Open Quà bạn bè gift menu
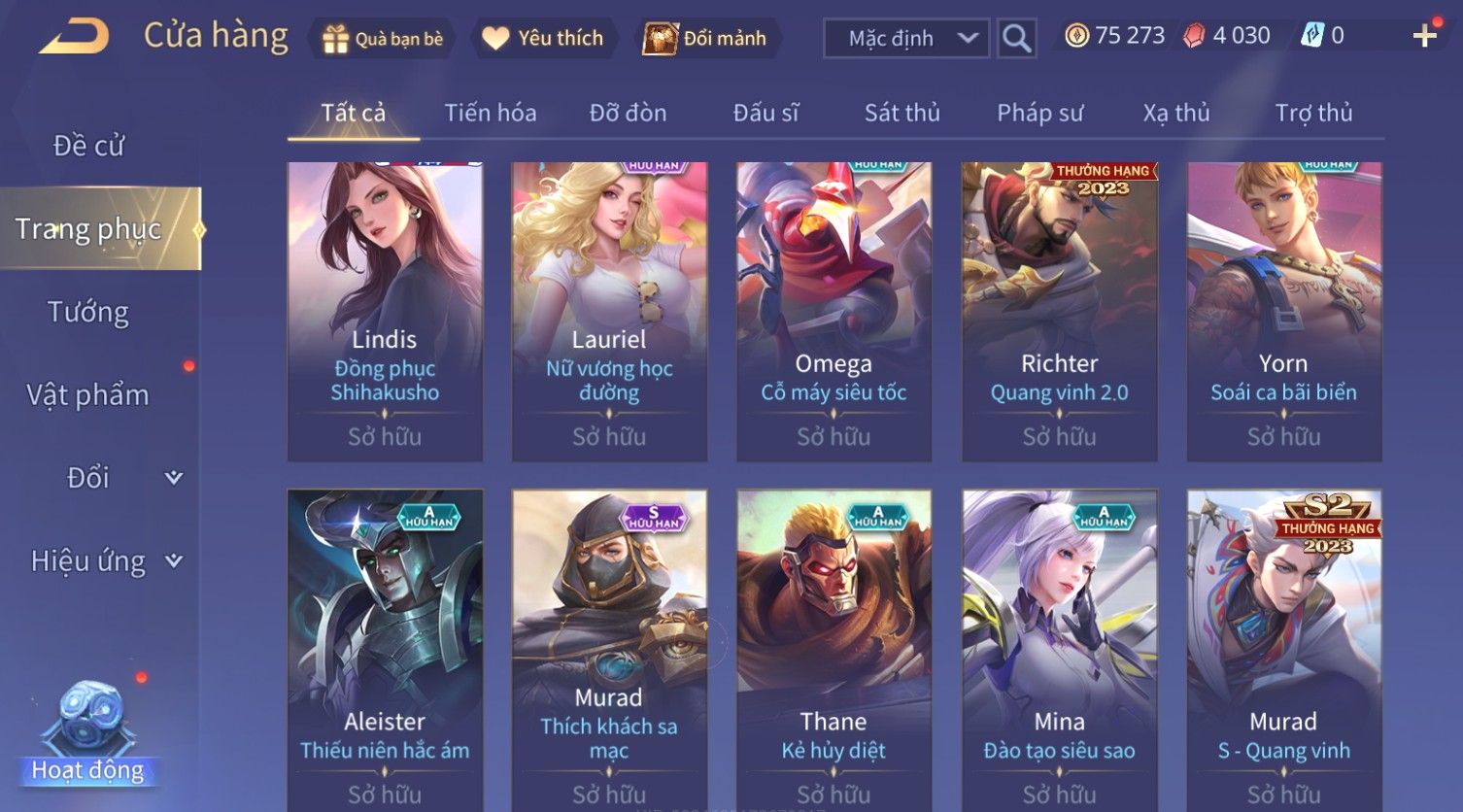Viewport: 1463px width, 812px height. pyautogui.click(x=383, y=39)
